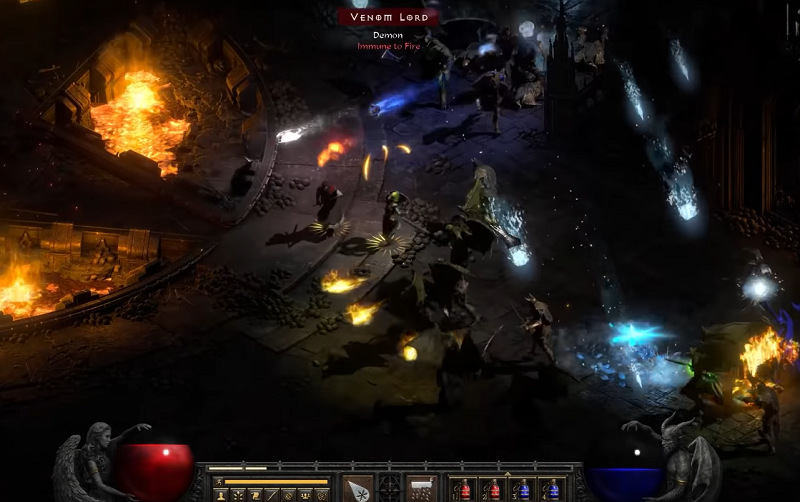Select the left-click attack skill icon
800x502 pixels.
(x=358, y=489)
